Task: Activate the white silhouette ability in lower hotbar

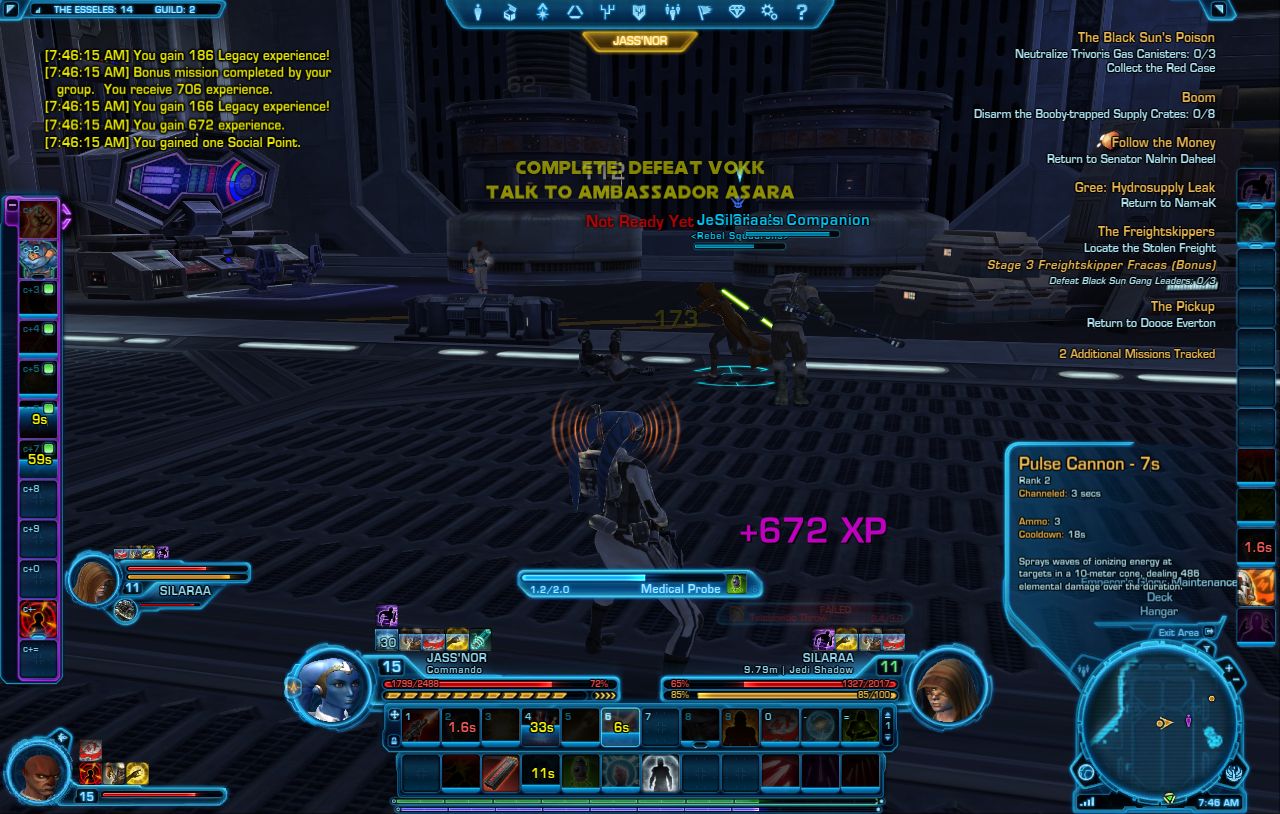Action: [x=660, y=772]
